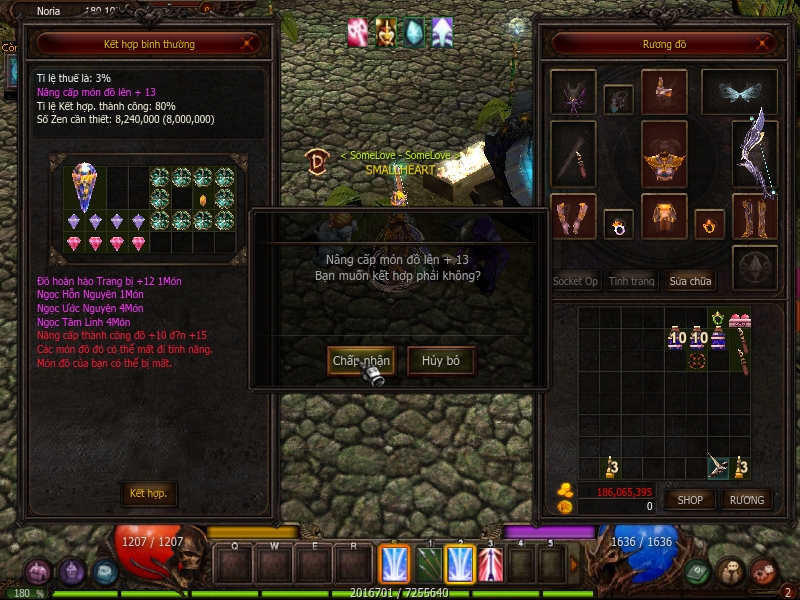The width and height of the screenshot is (800, 600).
Task: Open the SHOP from inventory panel
Action: 690,499
